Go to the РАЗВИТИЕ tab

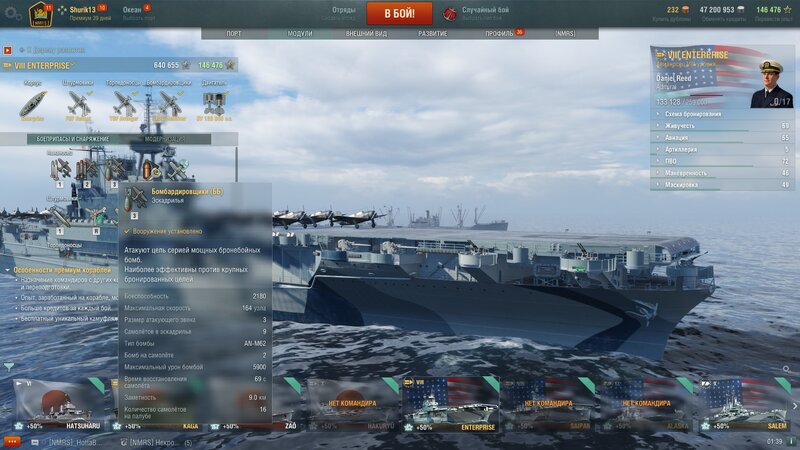(x=433, y=33)
